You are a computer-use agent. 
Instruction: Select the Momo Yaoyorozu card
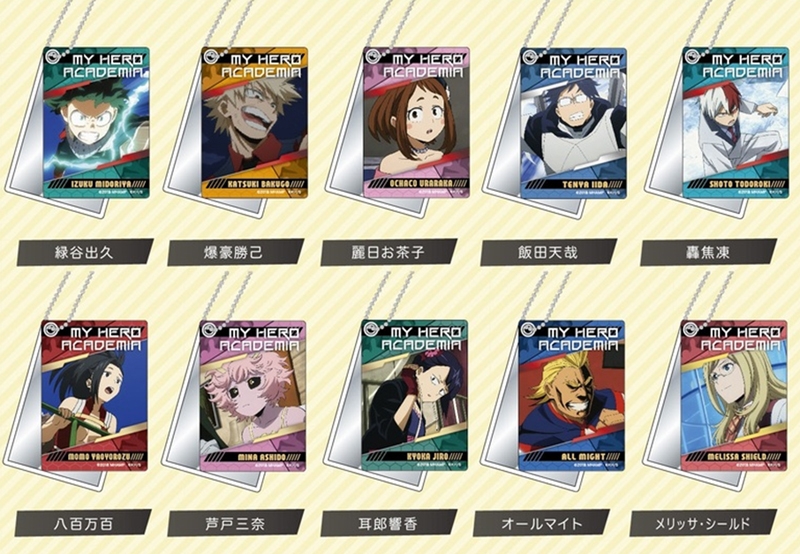[97, 395]
